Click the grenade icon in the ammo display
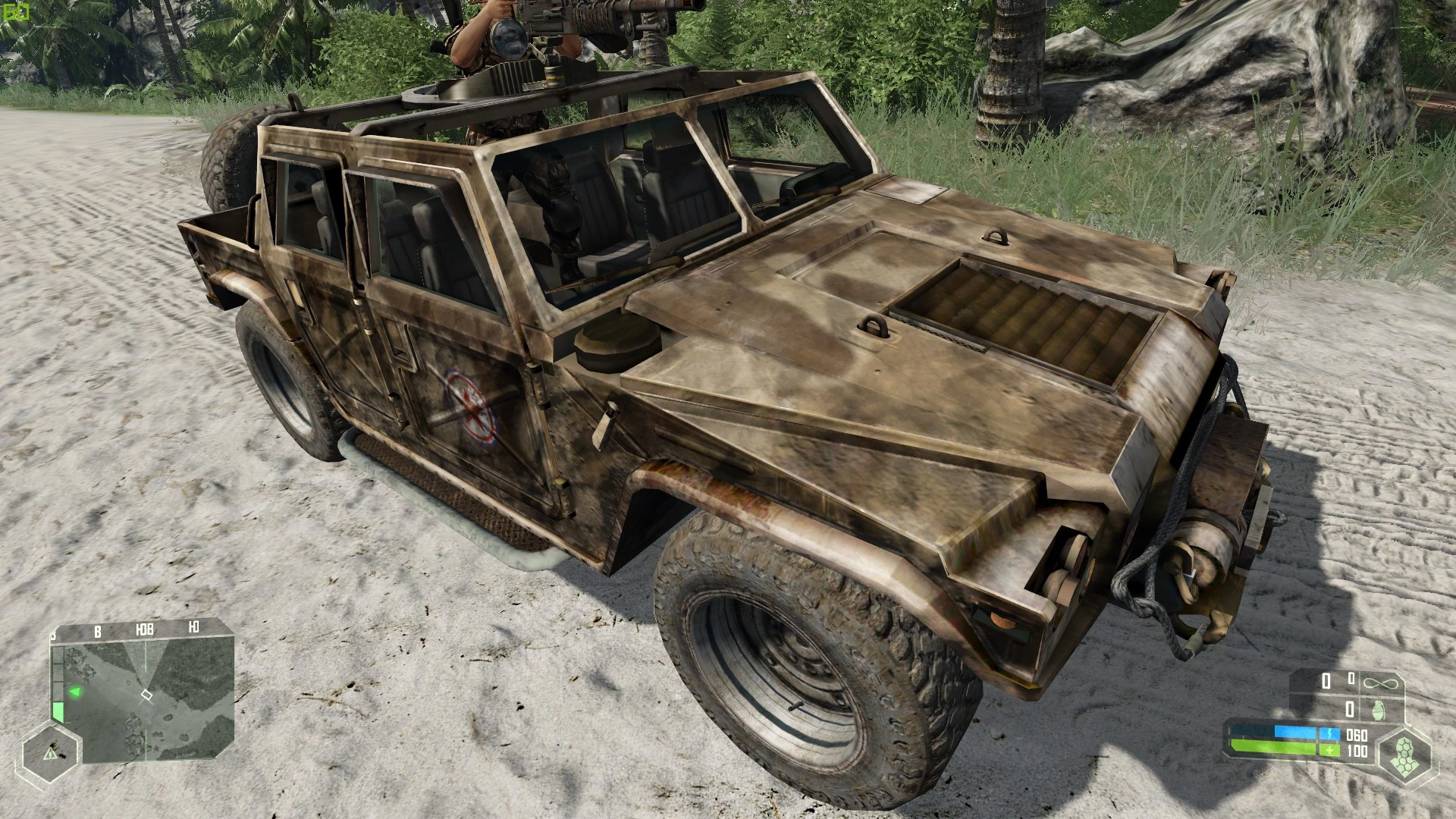 tap(1378, 709)
